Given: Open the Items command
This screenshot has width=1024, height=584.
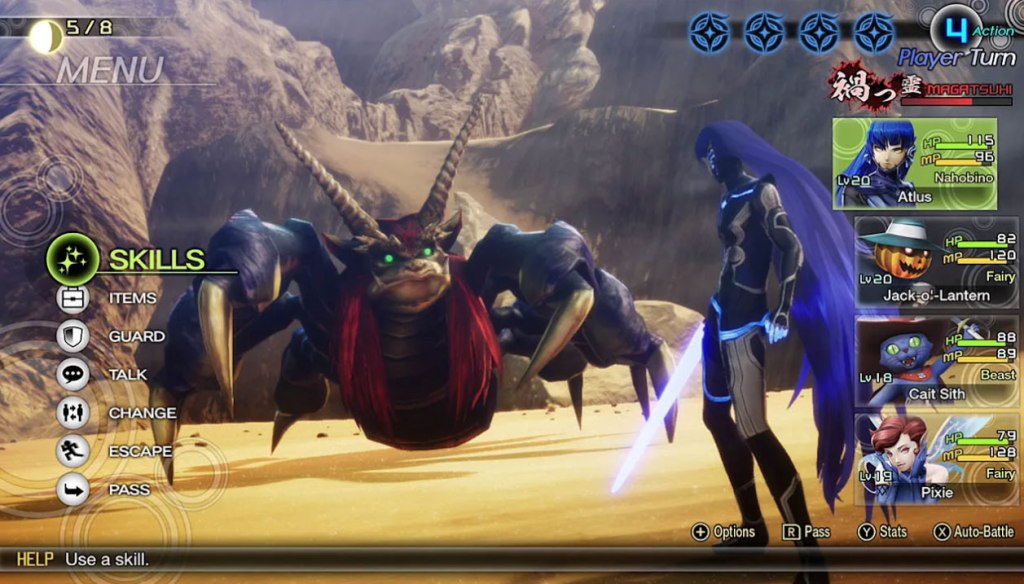Looking at the screenshot, I should pyautogui.click(x=131, y=298).
